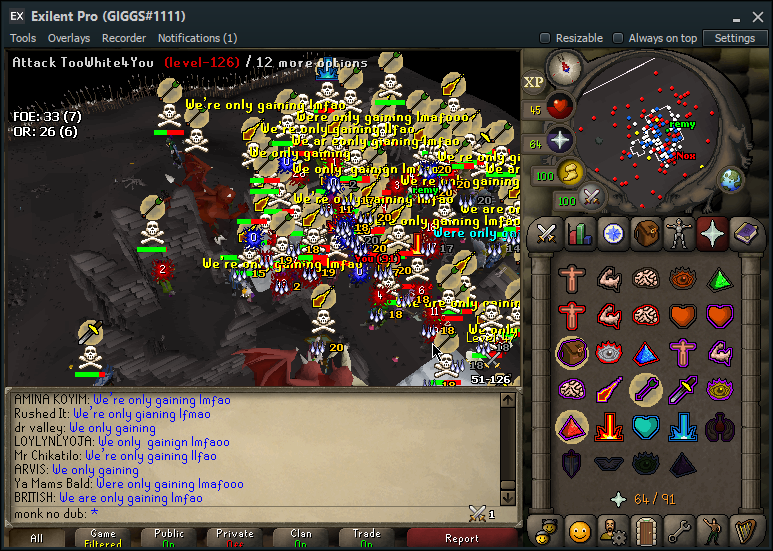The image size is (773, 551).
Task: Open the inventory backpack tab
Action: click(x=646, y=234)
